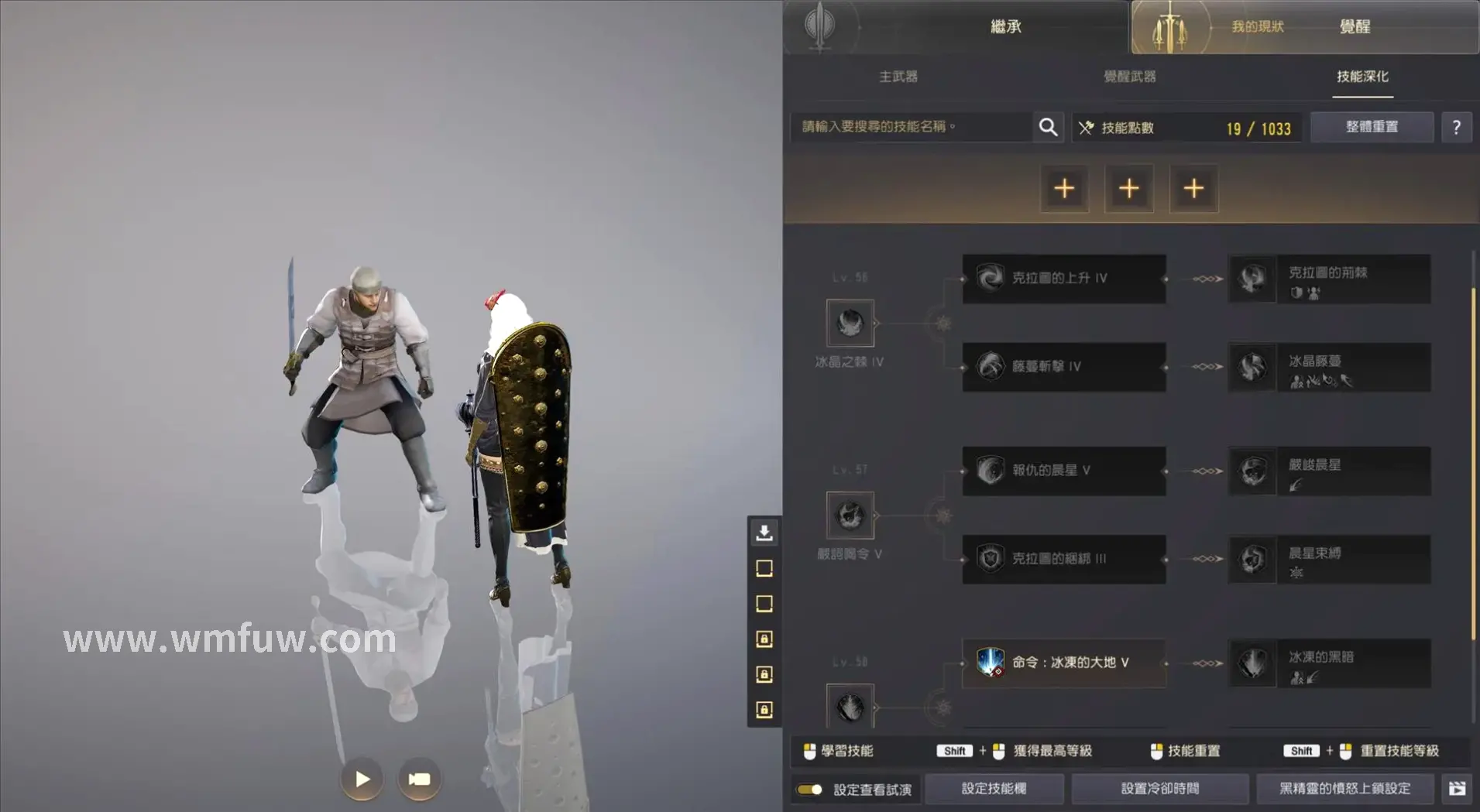Viewport: 1480px width, 812px height.
Task: Select the 冰凍的黑暗 enhancement skill icon
Action: tap(1252, 663)
